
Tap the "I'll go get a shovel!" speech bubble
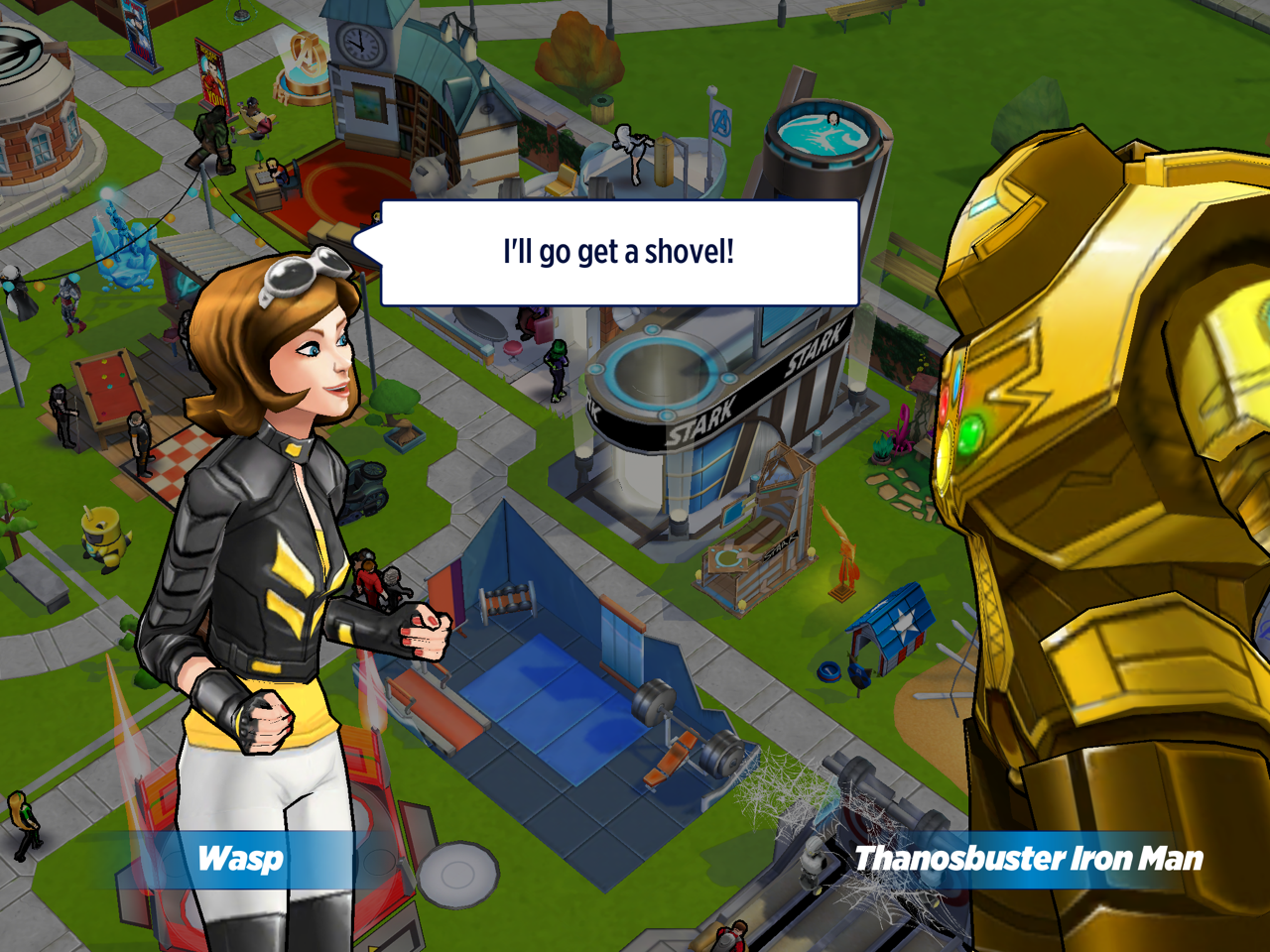pyautogui.click(x=619, y=253)
